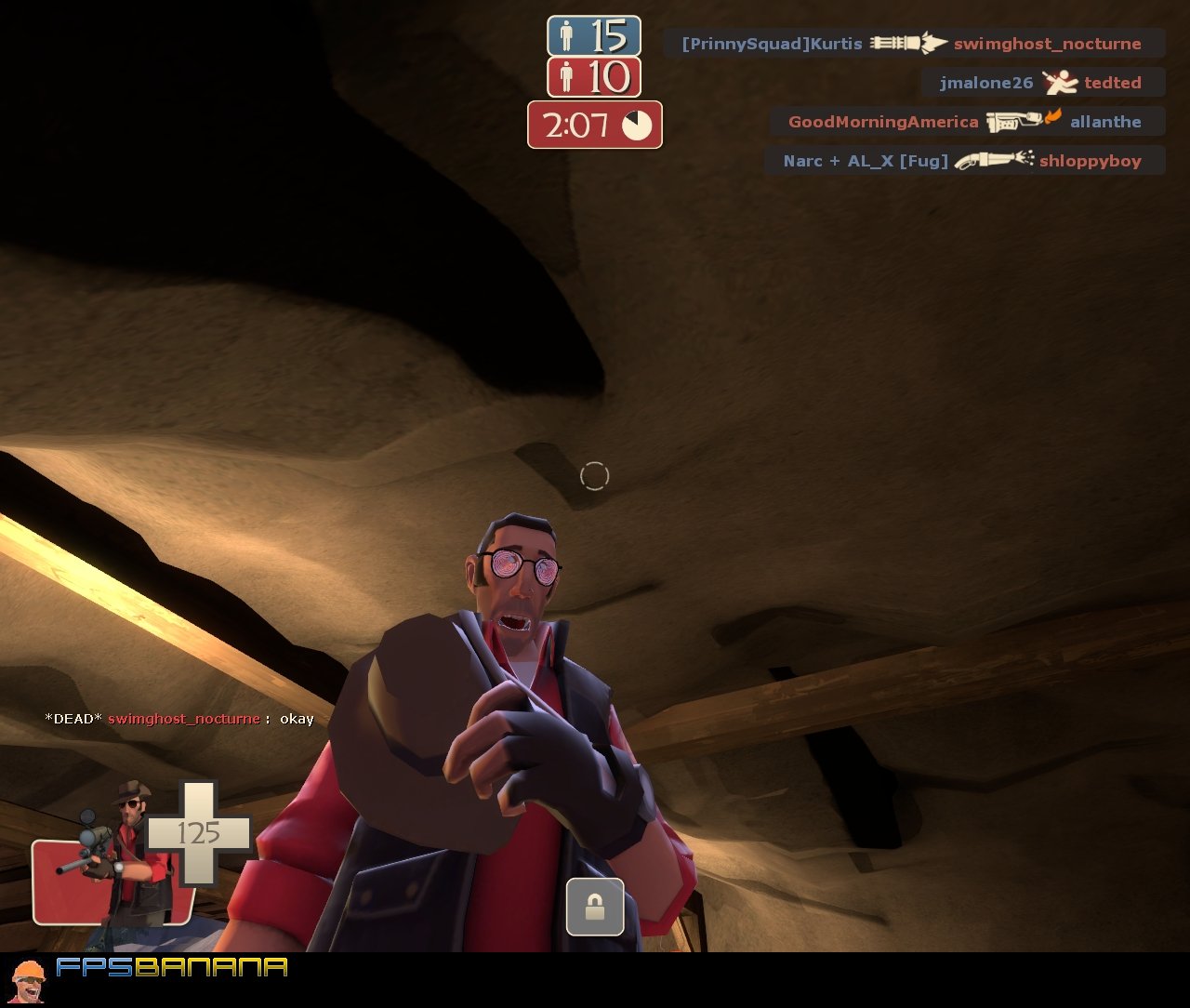
Task: Click the *DEAD* label in the chat
Action: (x=71, y=719)
